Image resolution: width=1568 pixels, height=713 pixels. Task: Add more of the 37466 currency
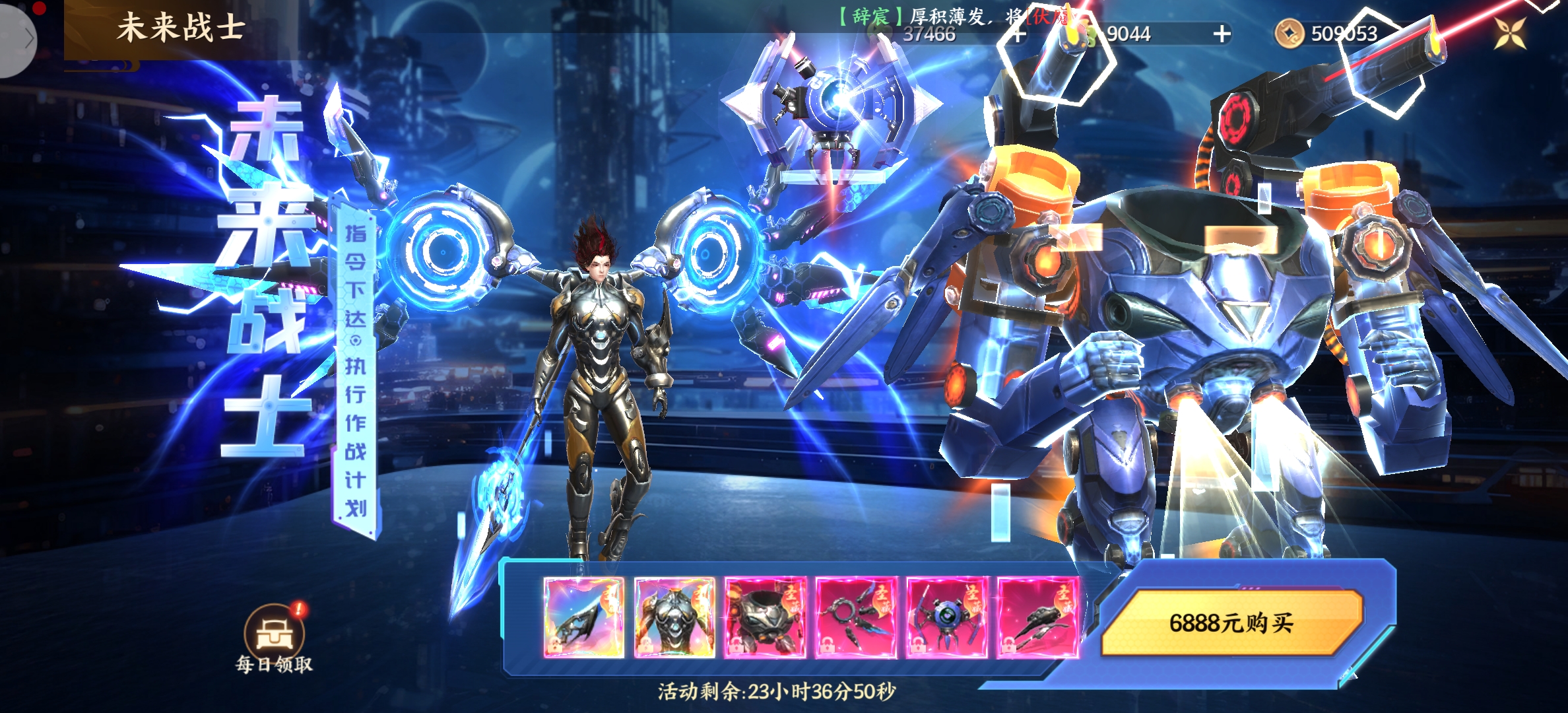(1018, 34)
